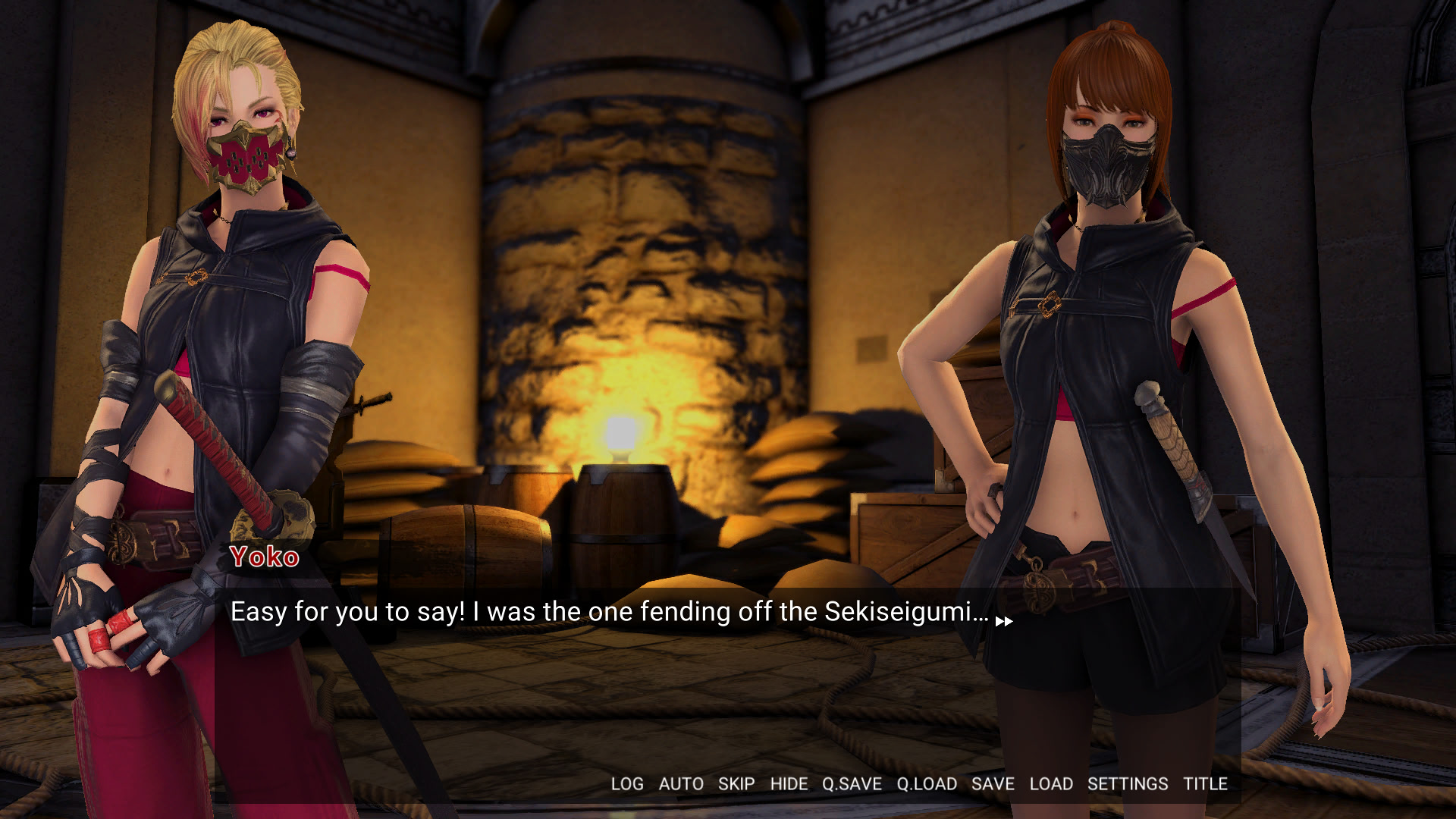Click the advance arrows after the dialogue line
The height and width of the screenshot is (819, 1456).
click(1004, 622)
